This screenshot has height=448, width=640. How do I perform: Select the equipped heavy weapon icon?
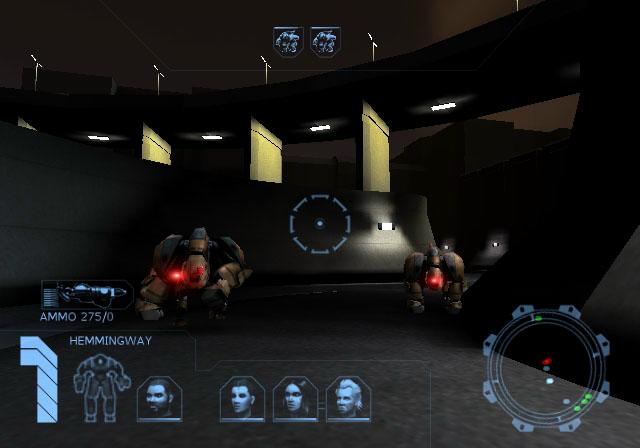[x=87, y=295]
